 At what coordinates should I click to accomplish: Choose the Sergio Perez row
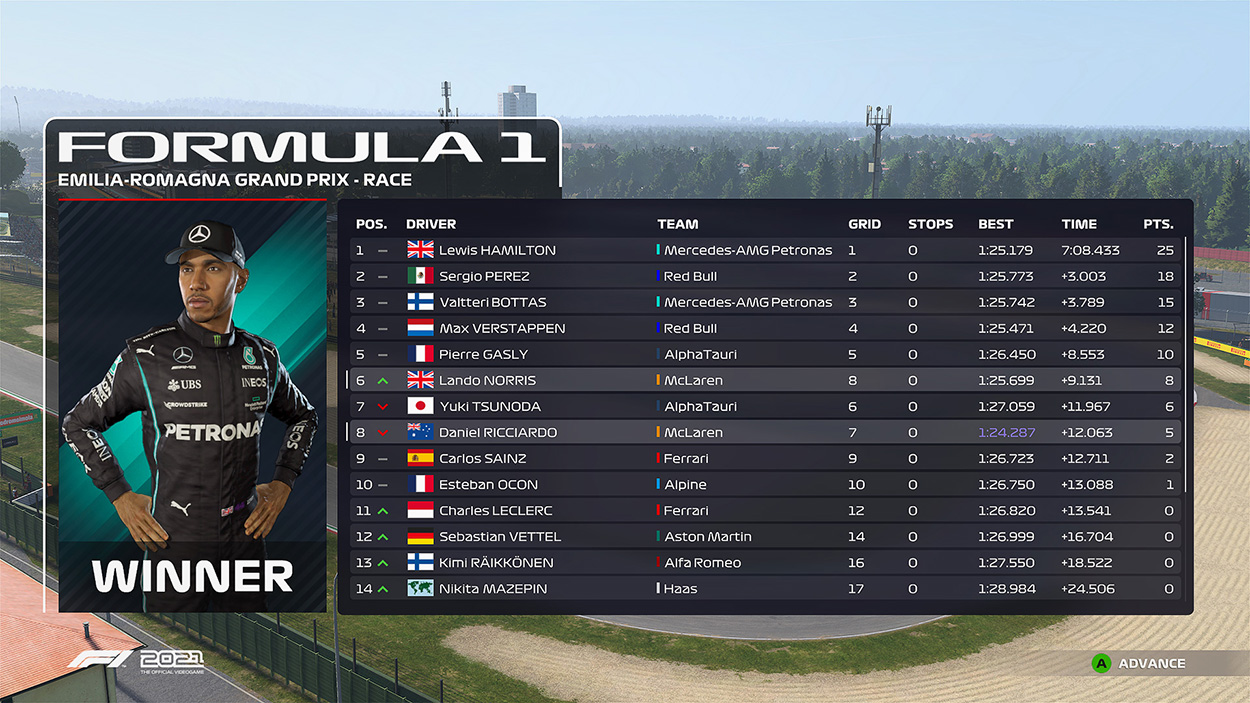[765, 276]
